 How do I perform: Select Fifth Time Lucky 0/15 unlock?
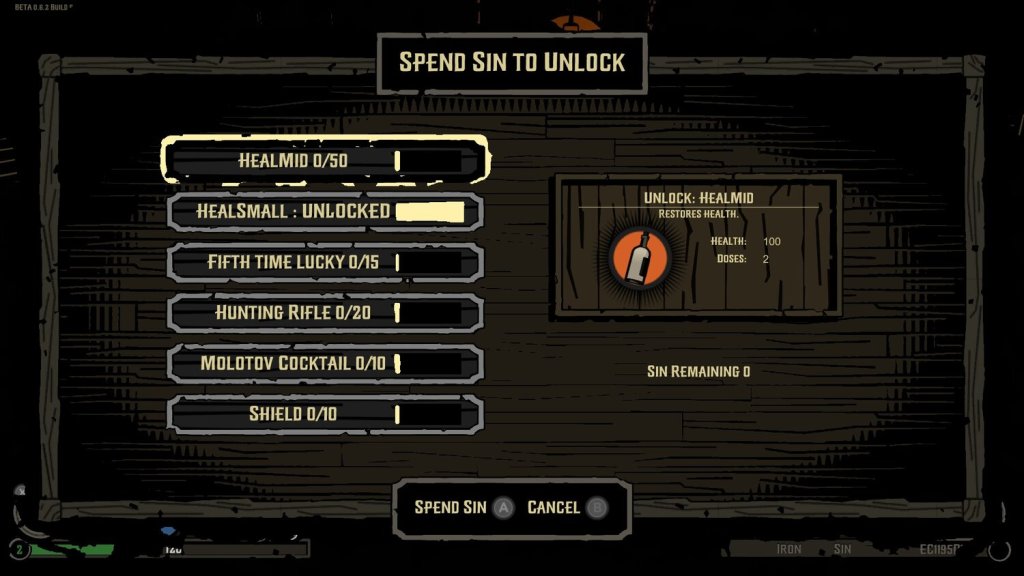point(325,262)
